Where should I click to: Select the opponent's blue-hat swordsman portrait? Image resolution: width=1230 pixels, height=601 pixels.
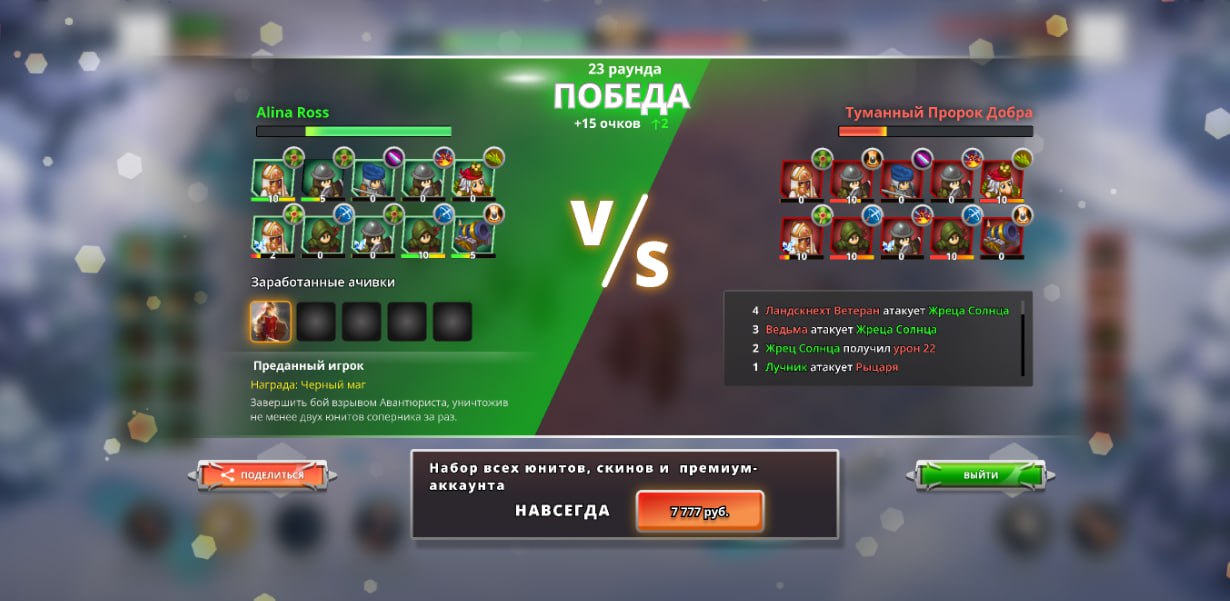coord(900,180)
